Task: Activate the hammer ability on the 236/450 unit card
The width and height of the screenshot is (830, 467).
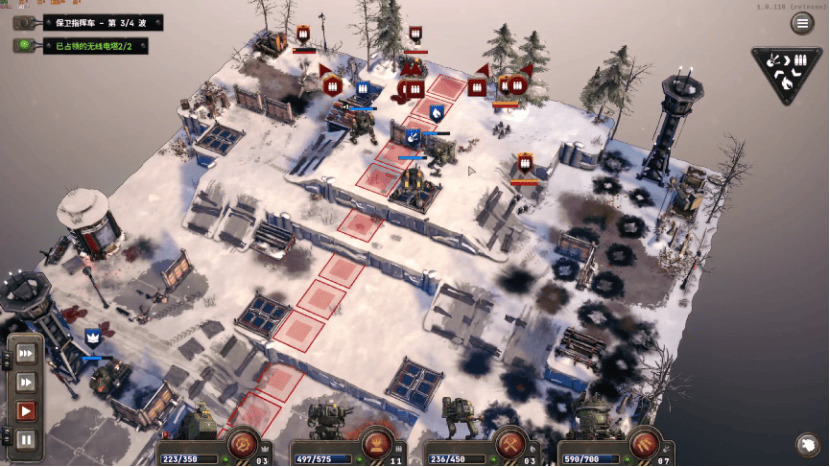Action: click(x=510, y=441)
